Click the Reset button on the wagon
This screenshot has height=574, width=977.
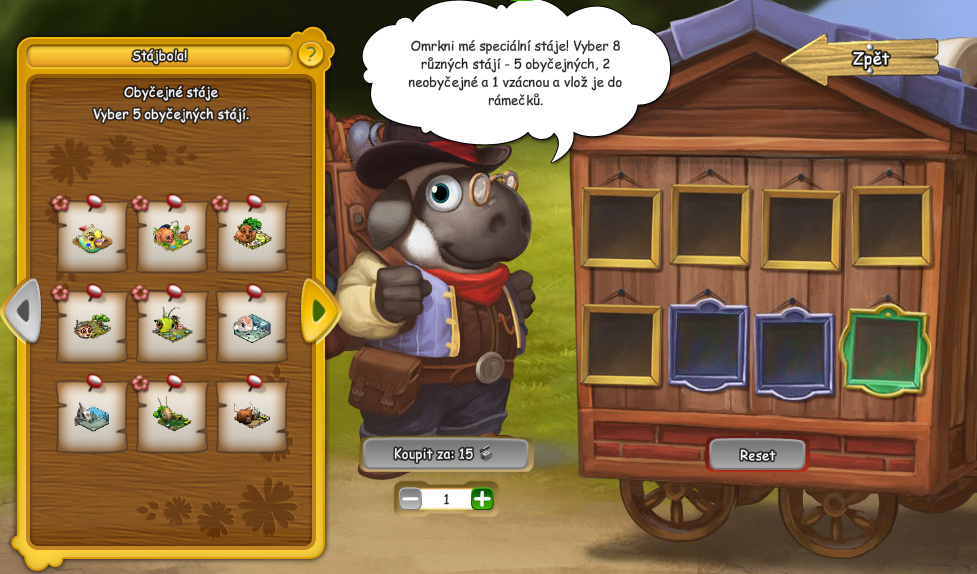pyautogui.click(x=757, y=455)
